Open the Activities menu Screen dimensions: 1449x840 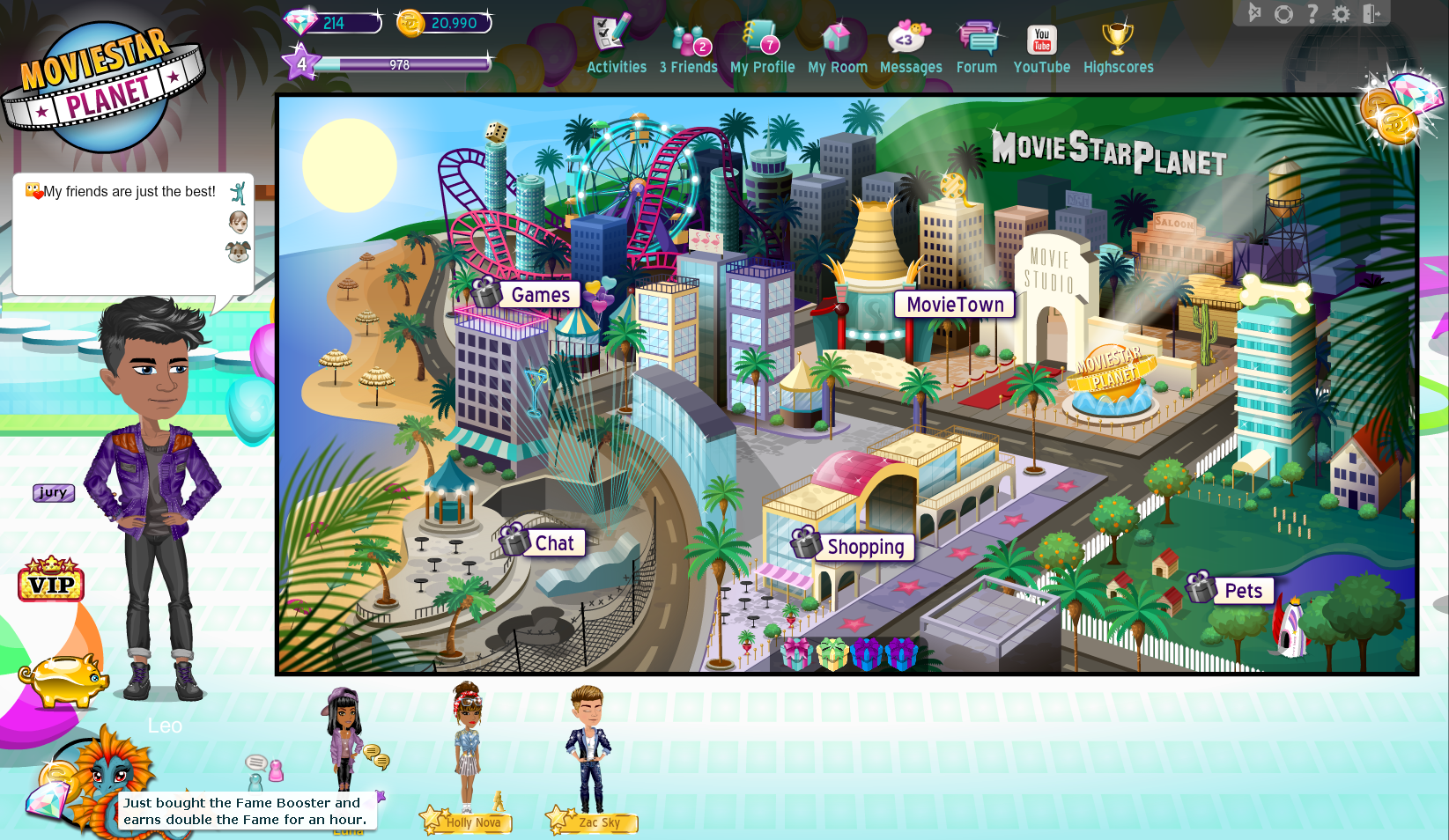616,46
